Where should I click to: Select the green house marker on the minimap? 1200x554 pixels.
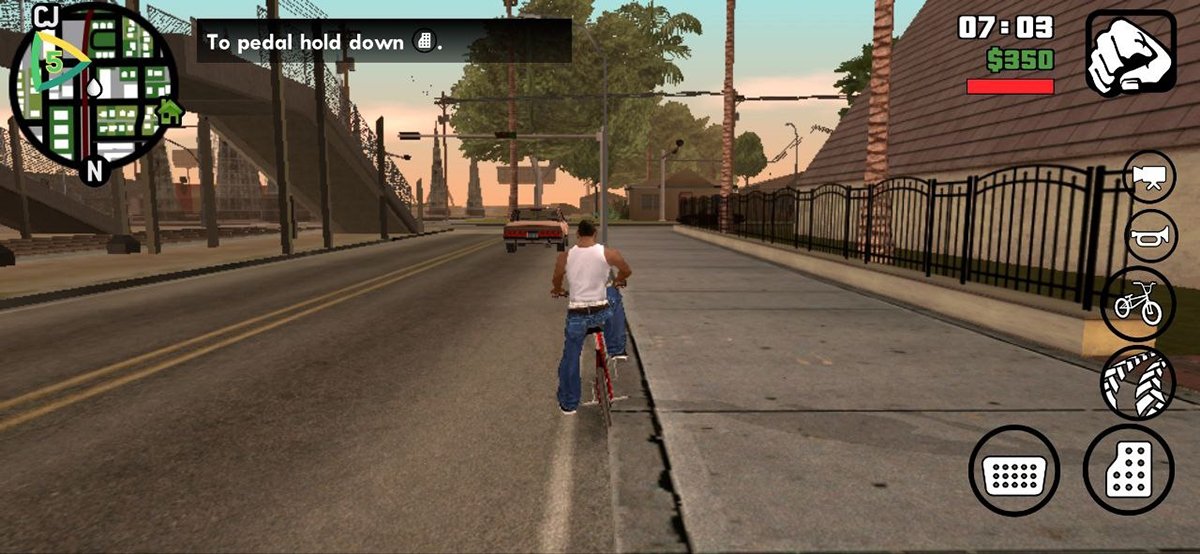(170, 110)
